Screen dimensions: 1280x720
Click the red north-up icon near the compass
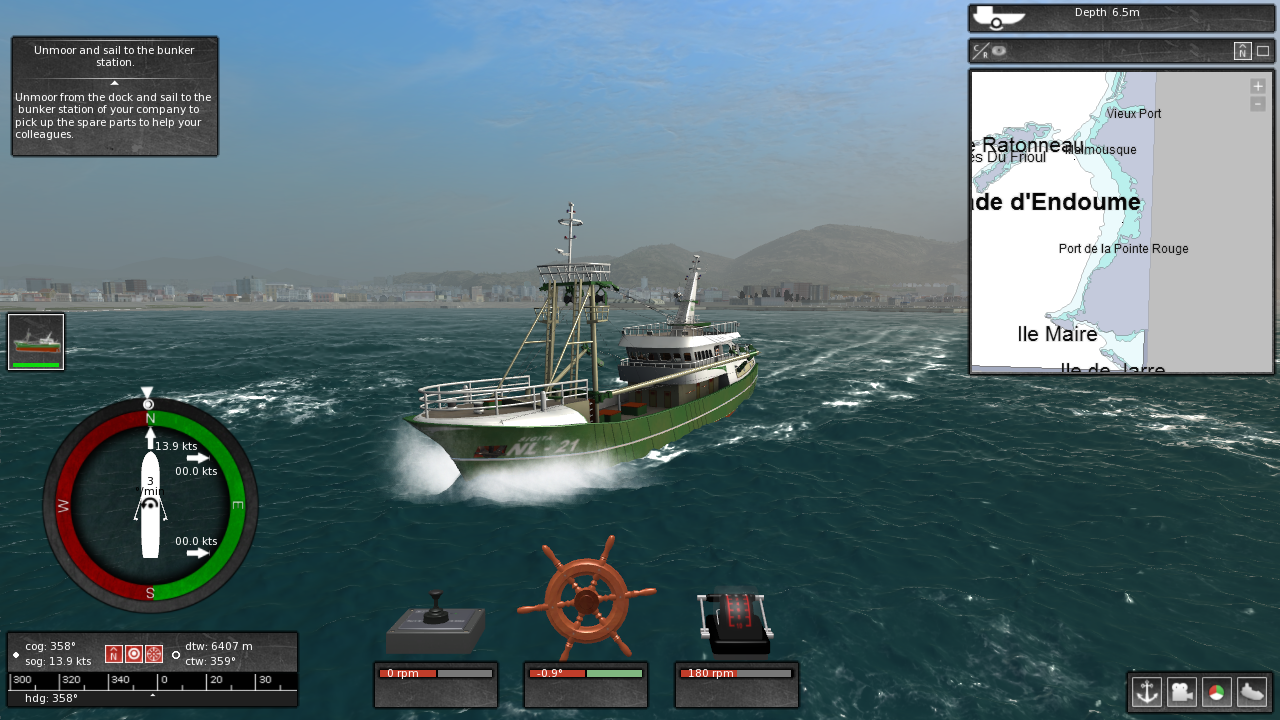113,653
